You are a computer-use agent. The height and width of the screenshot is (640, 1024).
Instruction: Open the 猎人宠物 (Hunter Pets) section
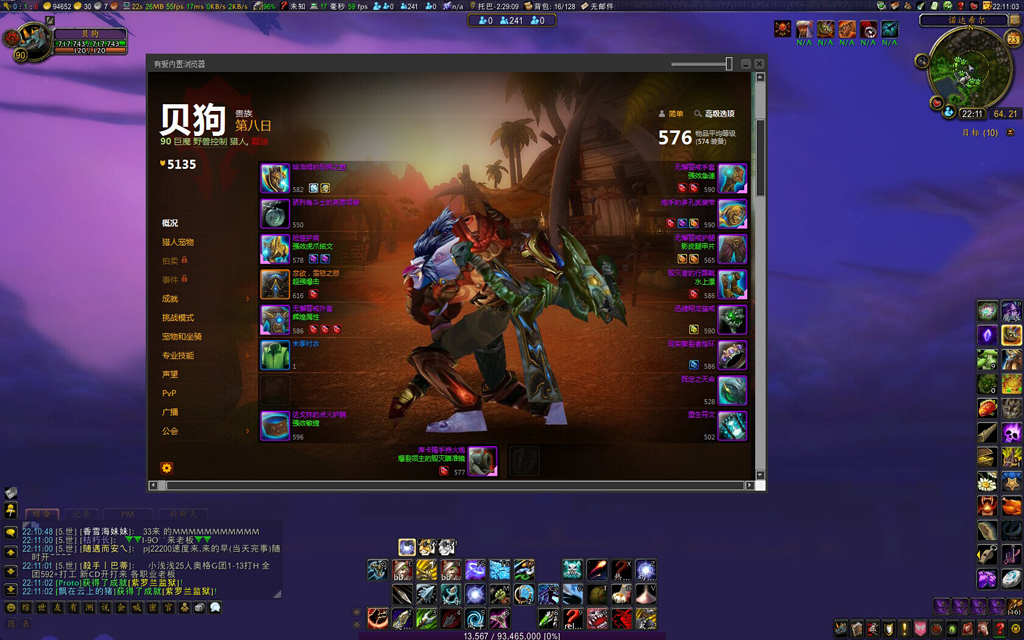click(178, 242)
